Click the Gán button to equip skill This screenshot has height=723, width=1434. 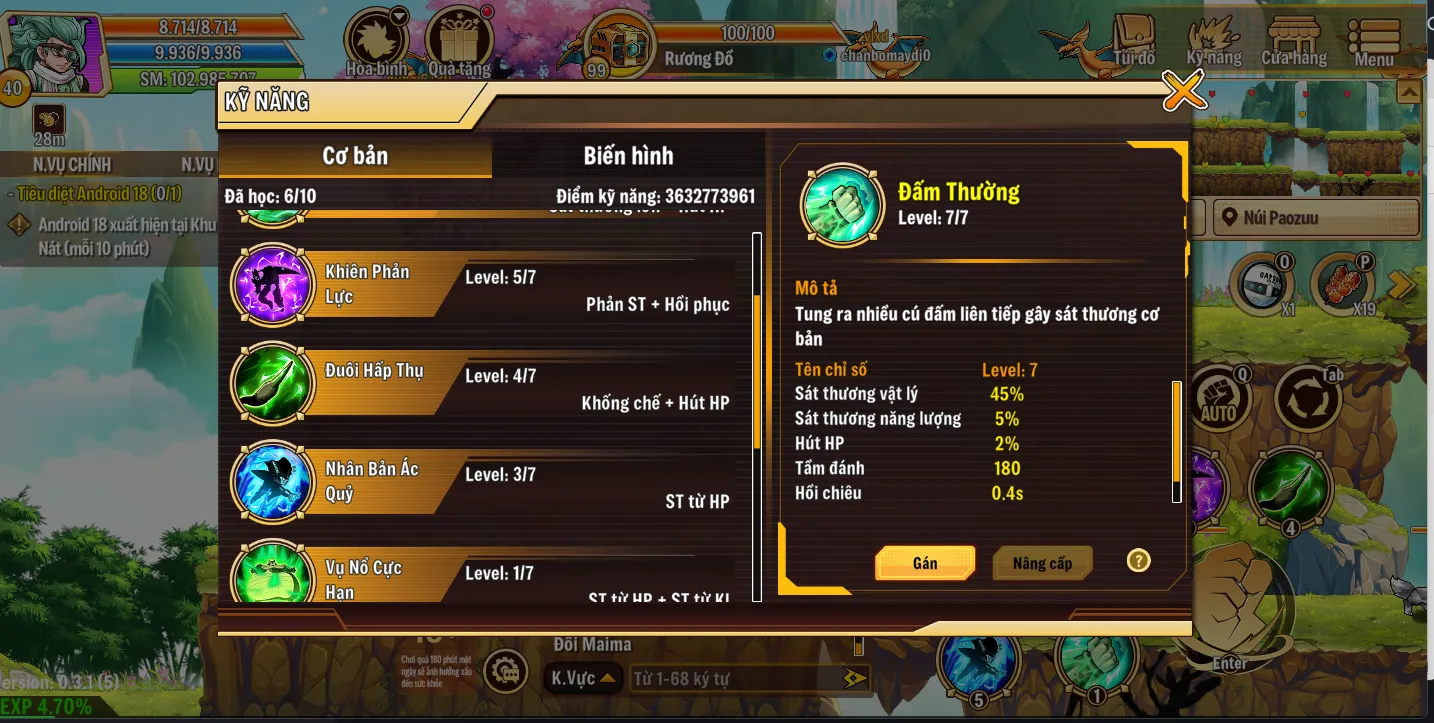click(924, 562)
